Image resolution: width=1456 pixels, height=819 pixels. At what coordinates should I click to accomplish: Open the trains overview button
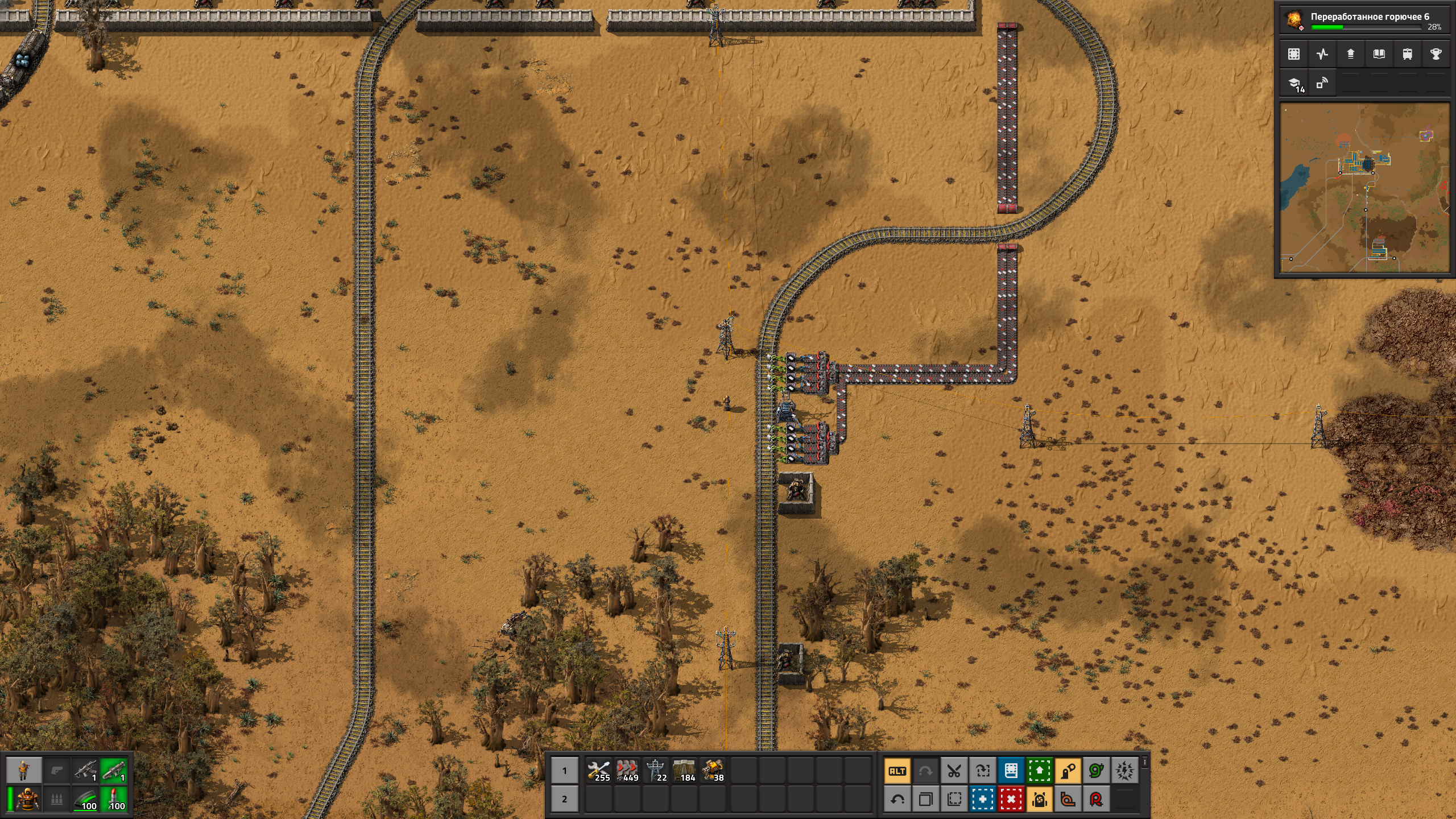pos(1408,55)
